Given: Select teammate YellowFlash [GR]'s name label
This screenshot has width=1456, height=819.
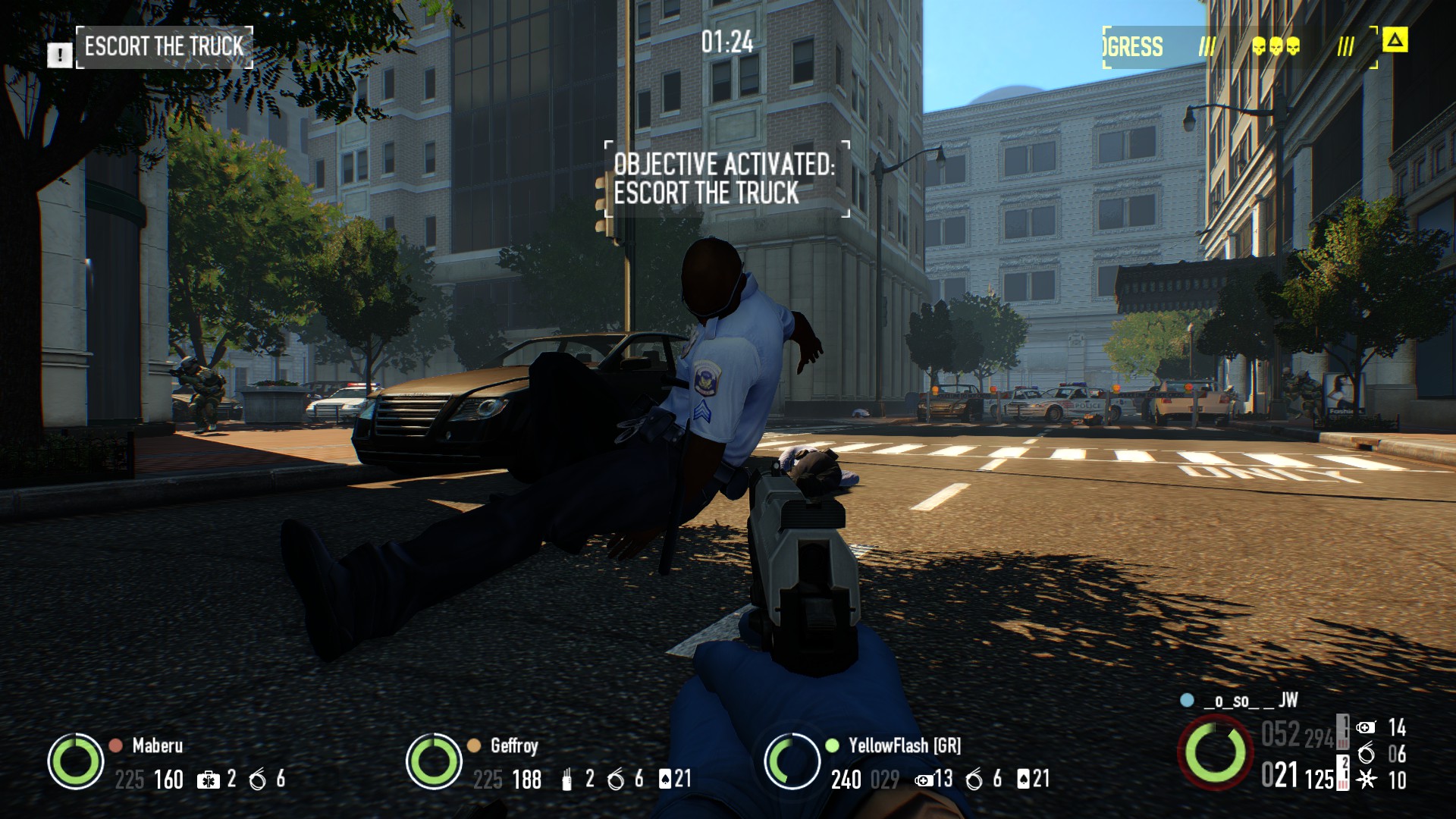Looking at the screenshot, I should click(904, 745).
